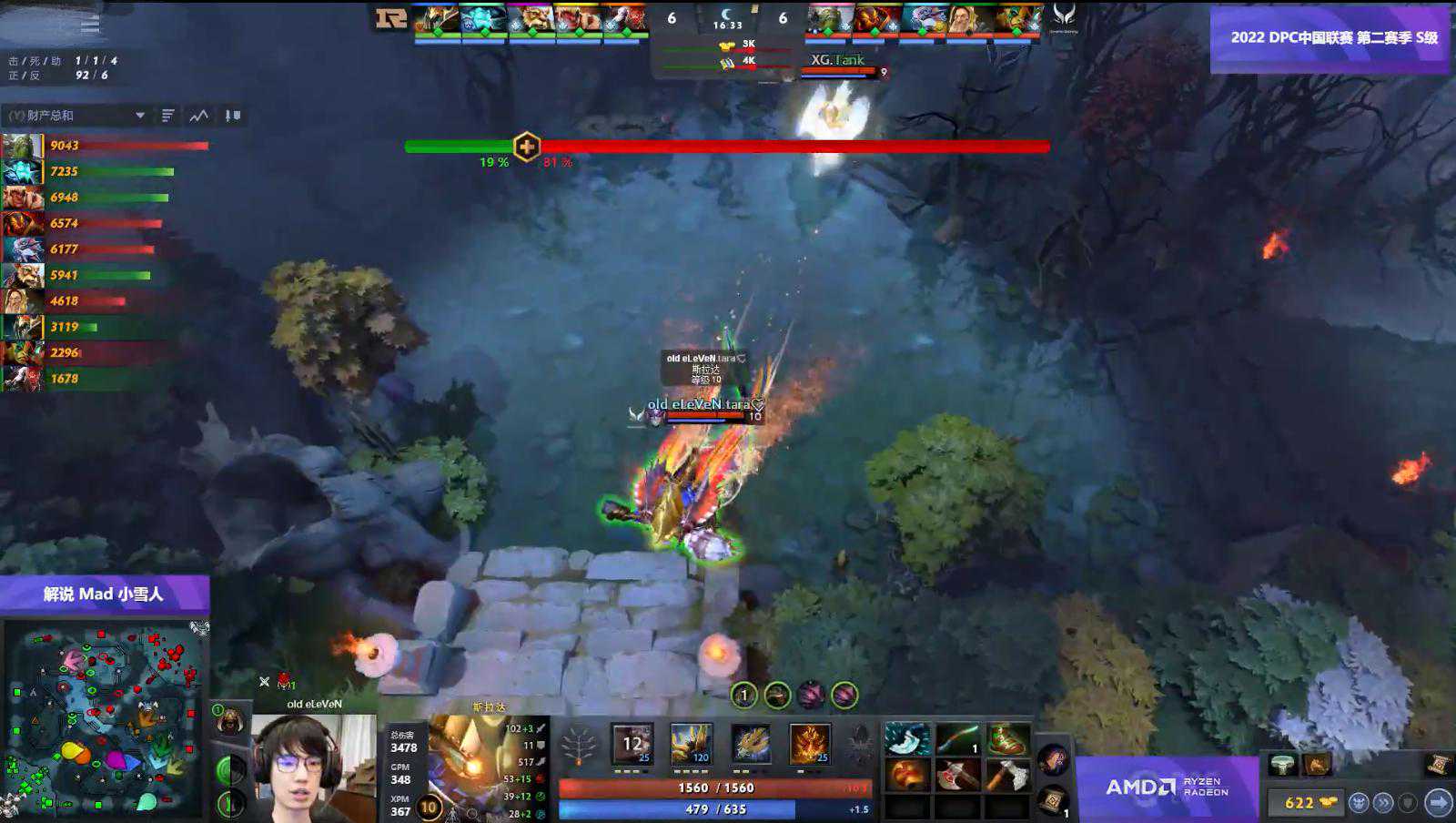Select the first hero portrait next to RNG logo

click(437, 20)
